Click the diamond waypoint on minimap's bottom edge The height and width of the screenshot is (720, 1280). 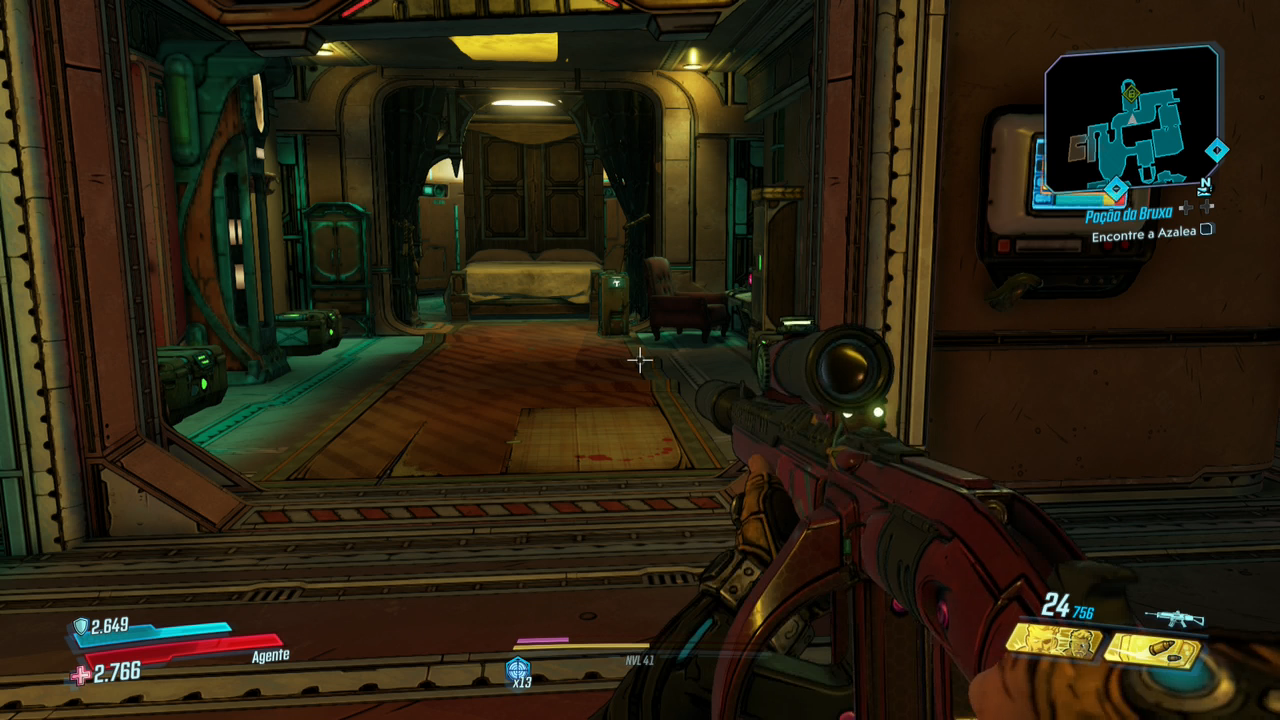coord(1116,187)
